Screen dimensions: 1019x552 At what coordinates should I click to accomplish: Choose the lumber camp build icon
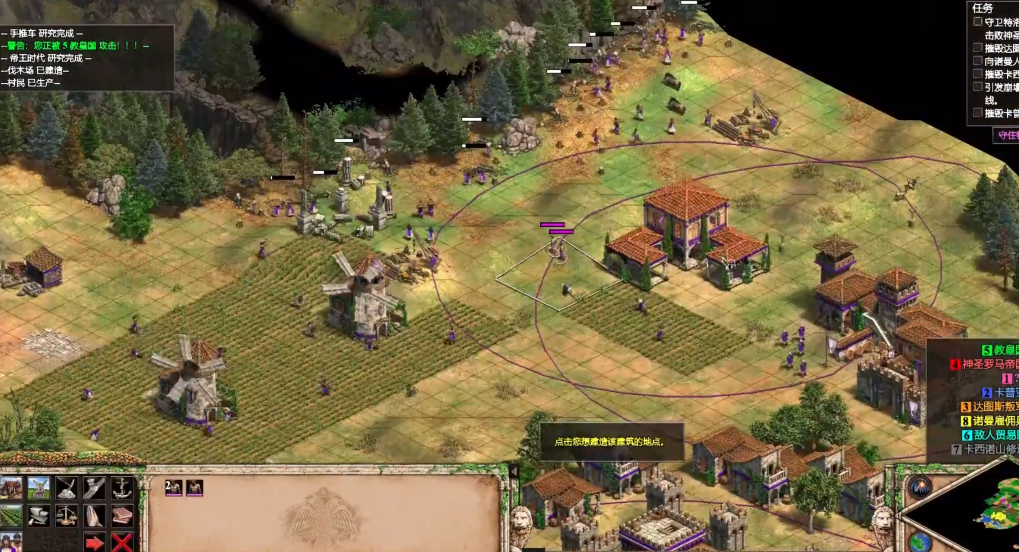[94, 488]
